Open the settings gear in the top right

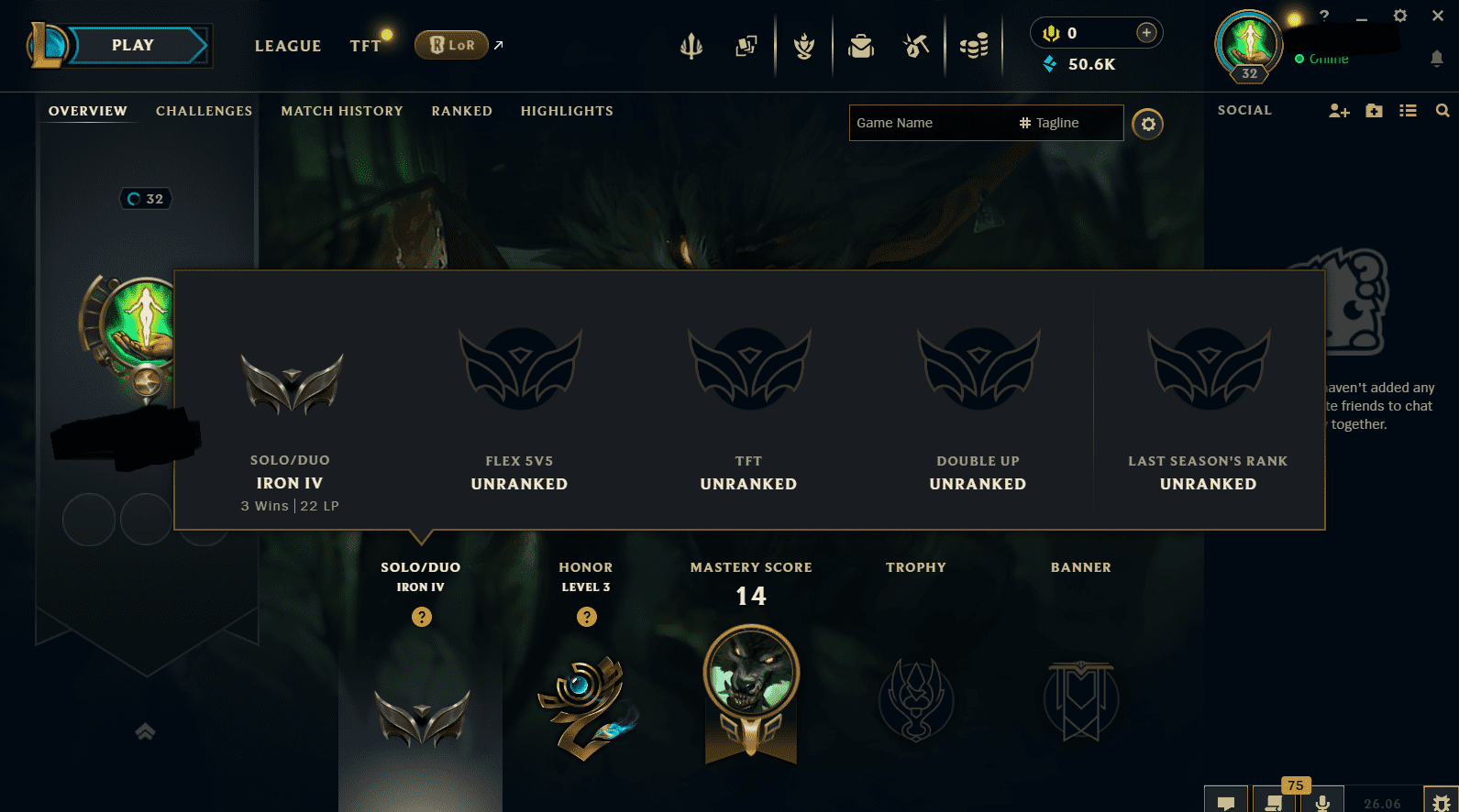pos(1400,16)
